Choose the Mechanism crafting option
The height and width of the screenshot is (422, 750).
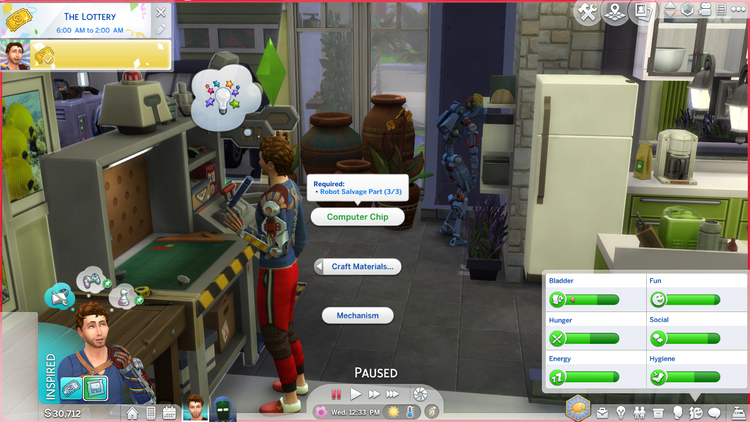pos(357,315)
